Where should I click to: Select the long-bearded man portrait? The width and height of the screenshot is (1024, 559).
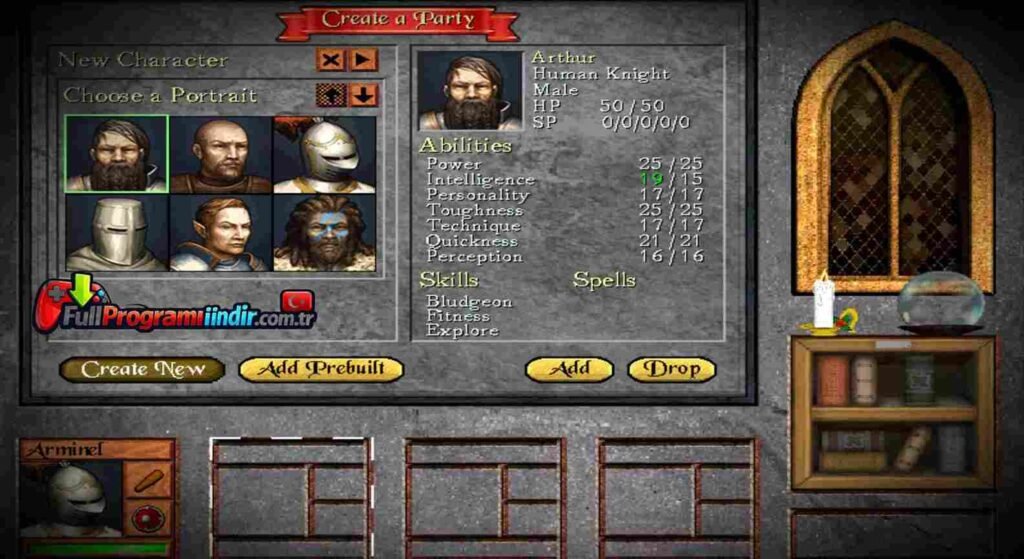[x=117, y=154]
